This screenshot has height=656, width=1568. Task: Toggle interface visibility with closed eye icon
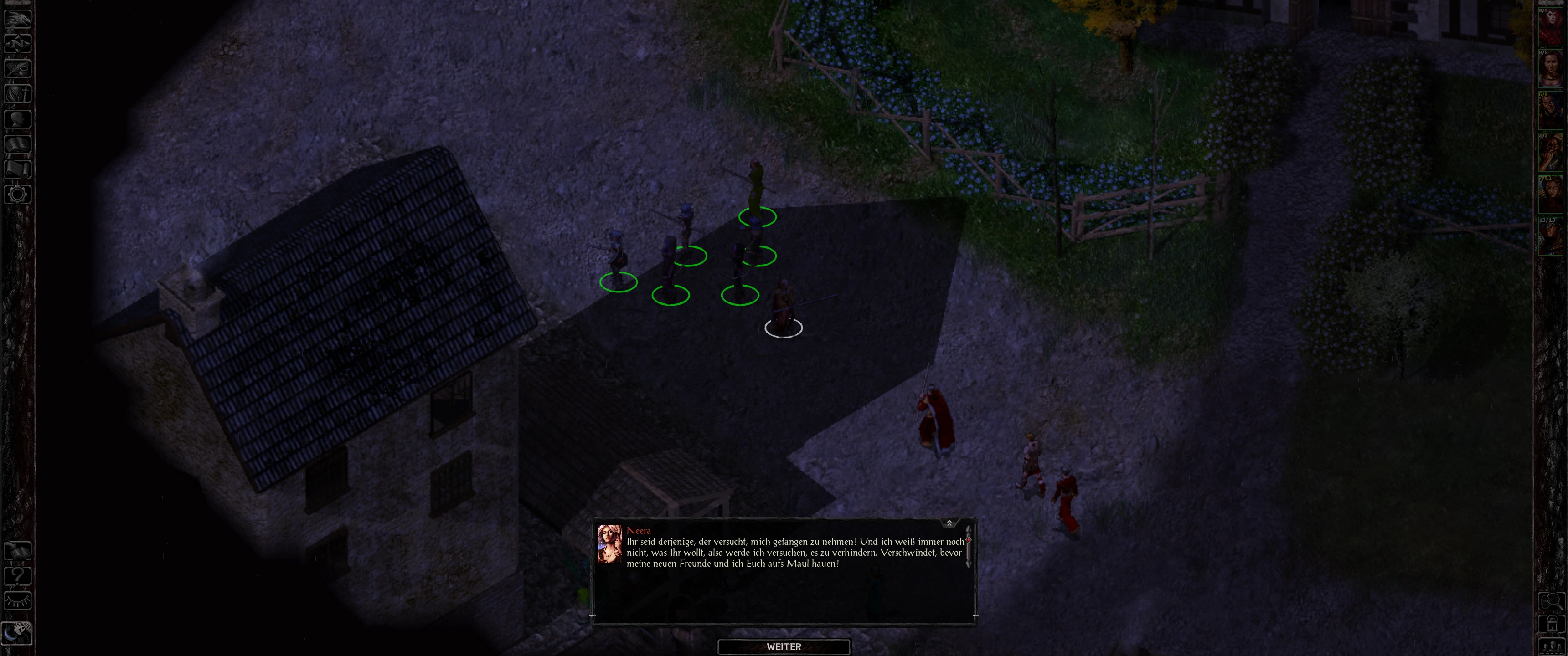[17, 601]
